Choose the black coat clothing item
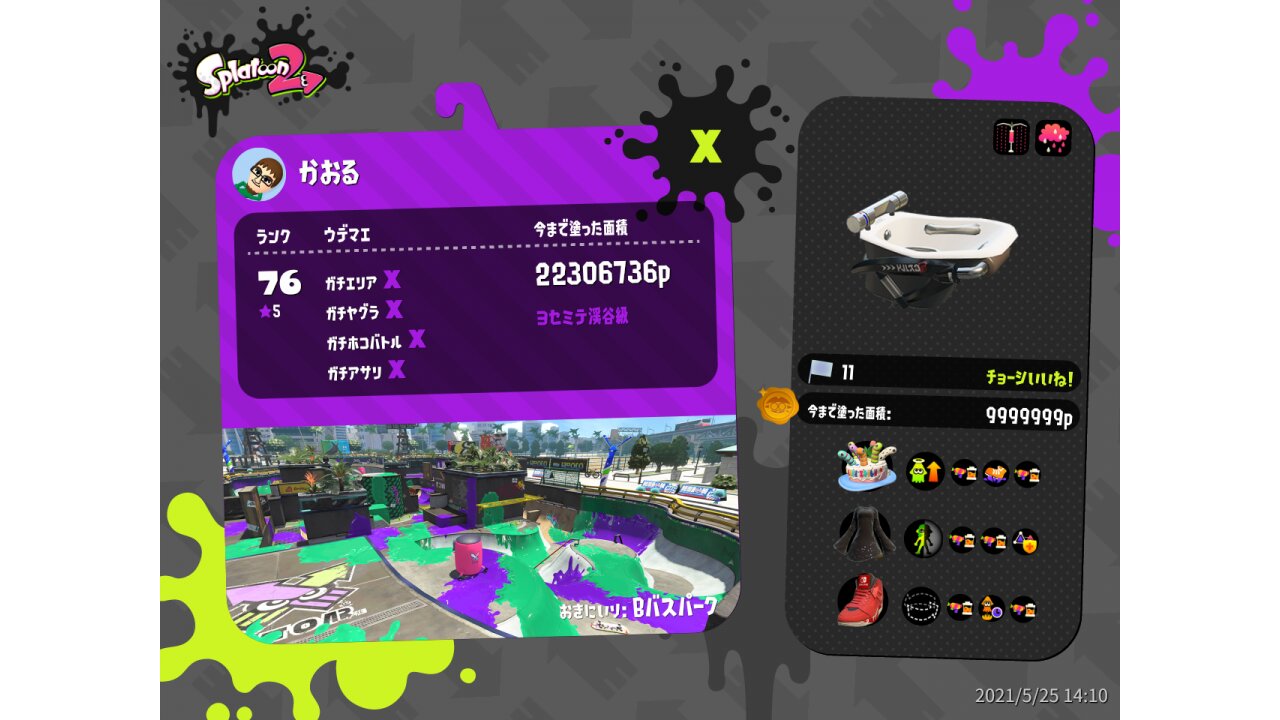The height and width of the screenshot is (720, 1280). pos(864,536)
